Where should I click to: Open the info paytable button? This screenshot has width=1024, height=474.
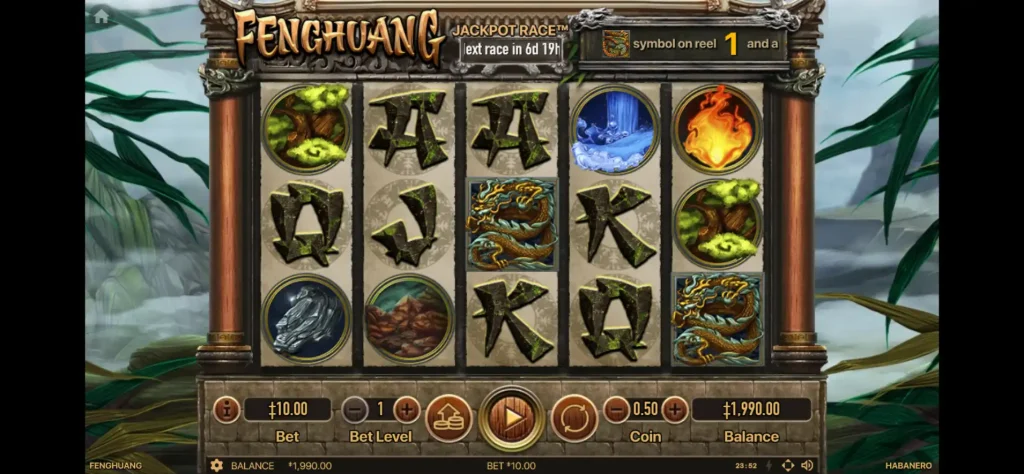click(226, 410)
